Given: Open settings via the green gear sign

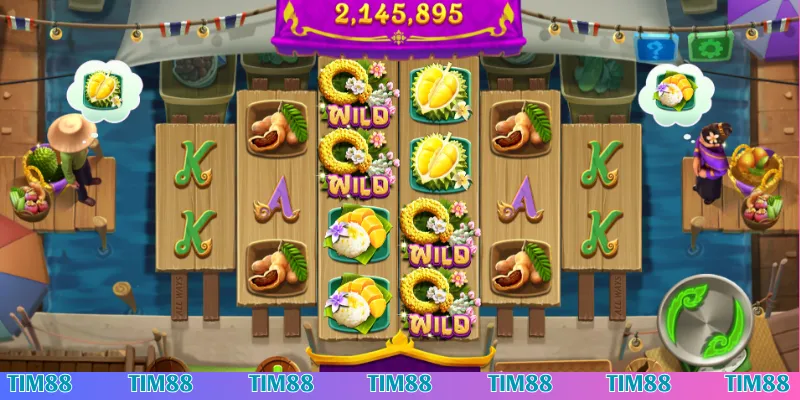Looking at the screenshot, I should pos(709,47).
